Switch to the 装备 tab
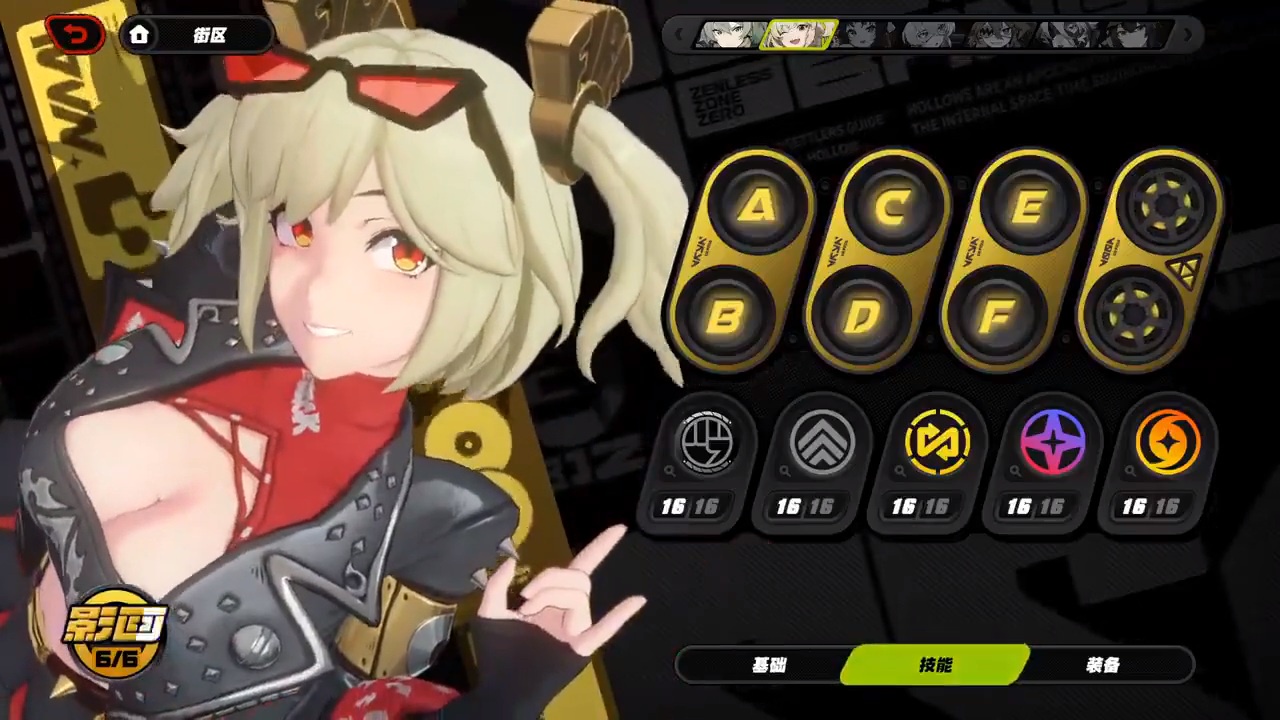Viewport: 1280px width, 720px height. [1102, 665]
